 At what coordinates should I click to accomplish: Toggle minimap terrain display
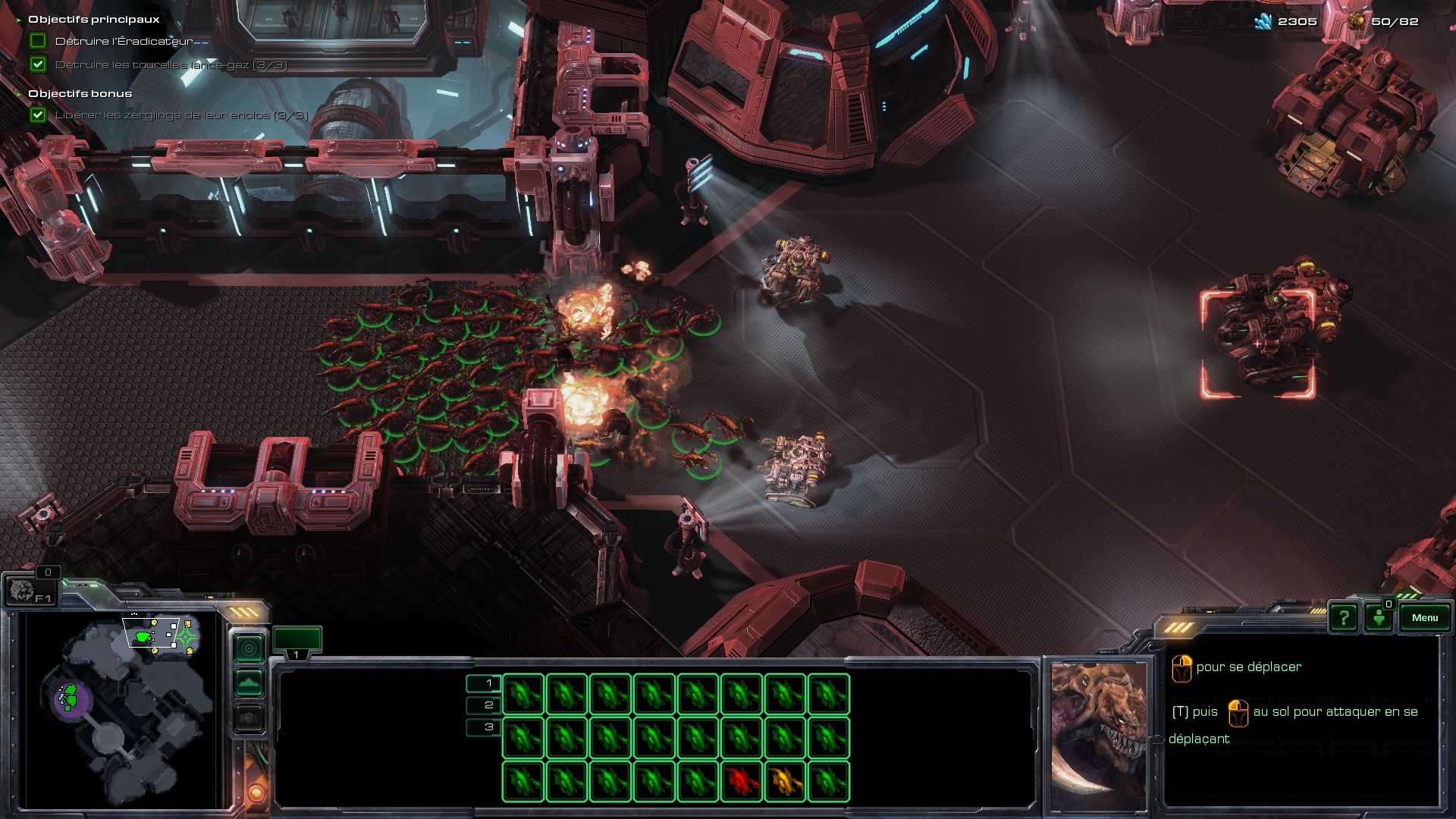[x=249, y=683]
